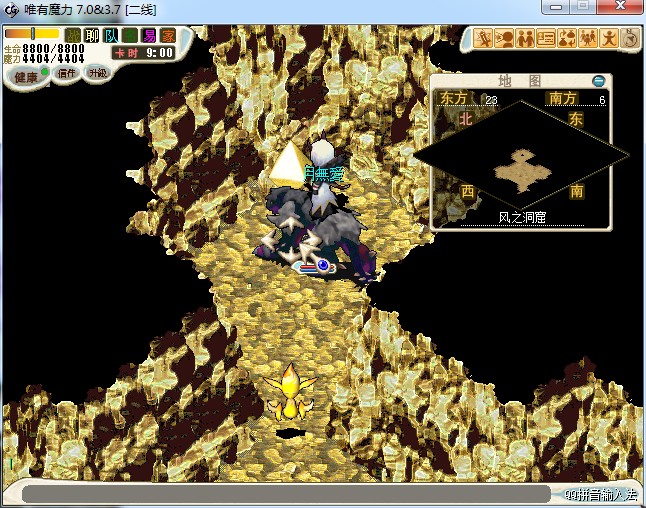
Task: Click the single-figure pose action icon
Action: tap(609, 39)
